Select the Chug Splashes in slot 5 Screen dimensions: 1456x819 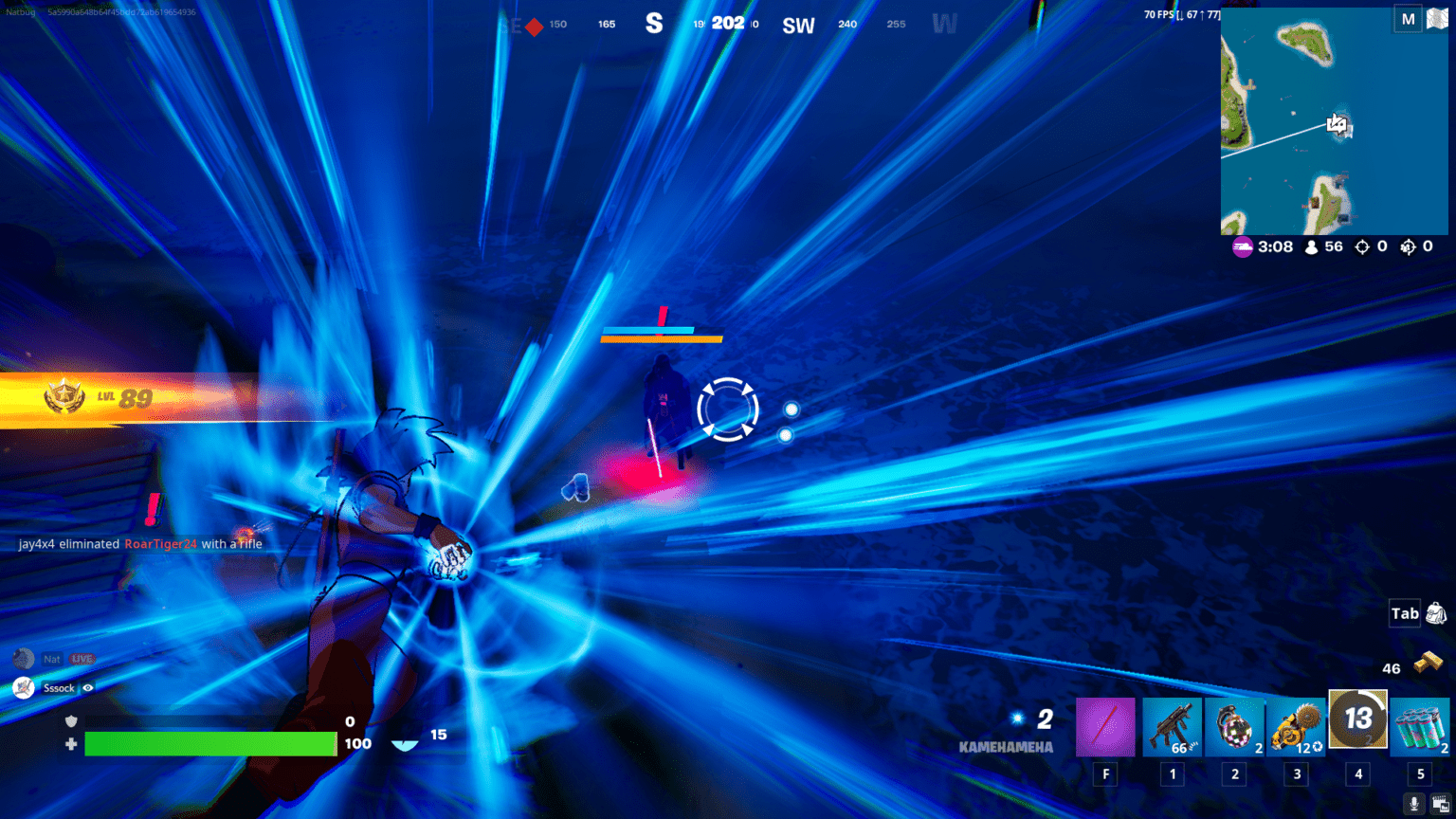point(1419,726)
